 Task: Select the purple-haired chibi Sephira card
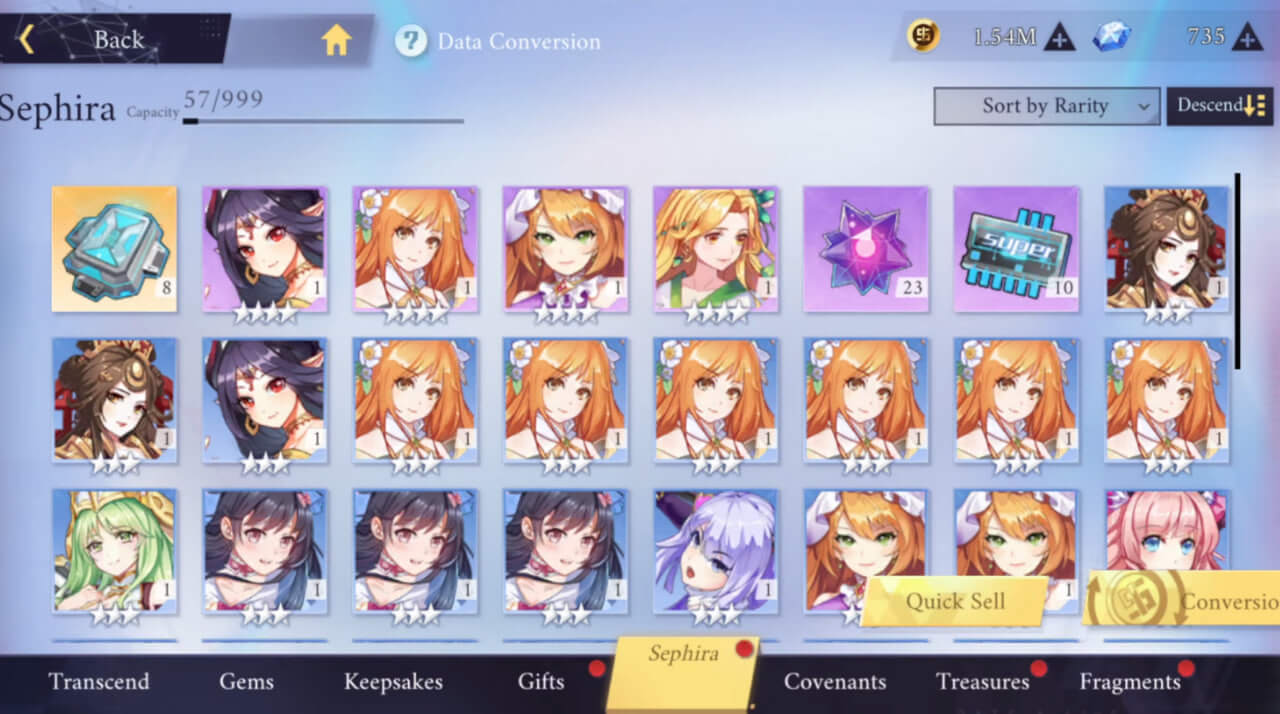[x=716, y=550]
